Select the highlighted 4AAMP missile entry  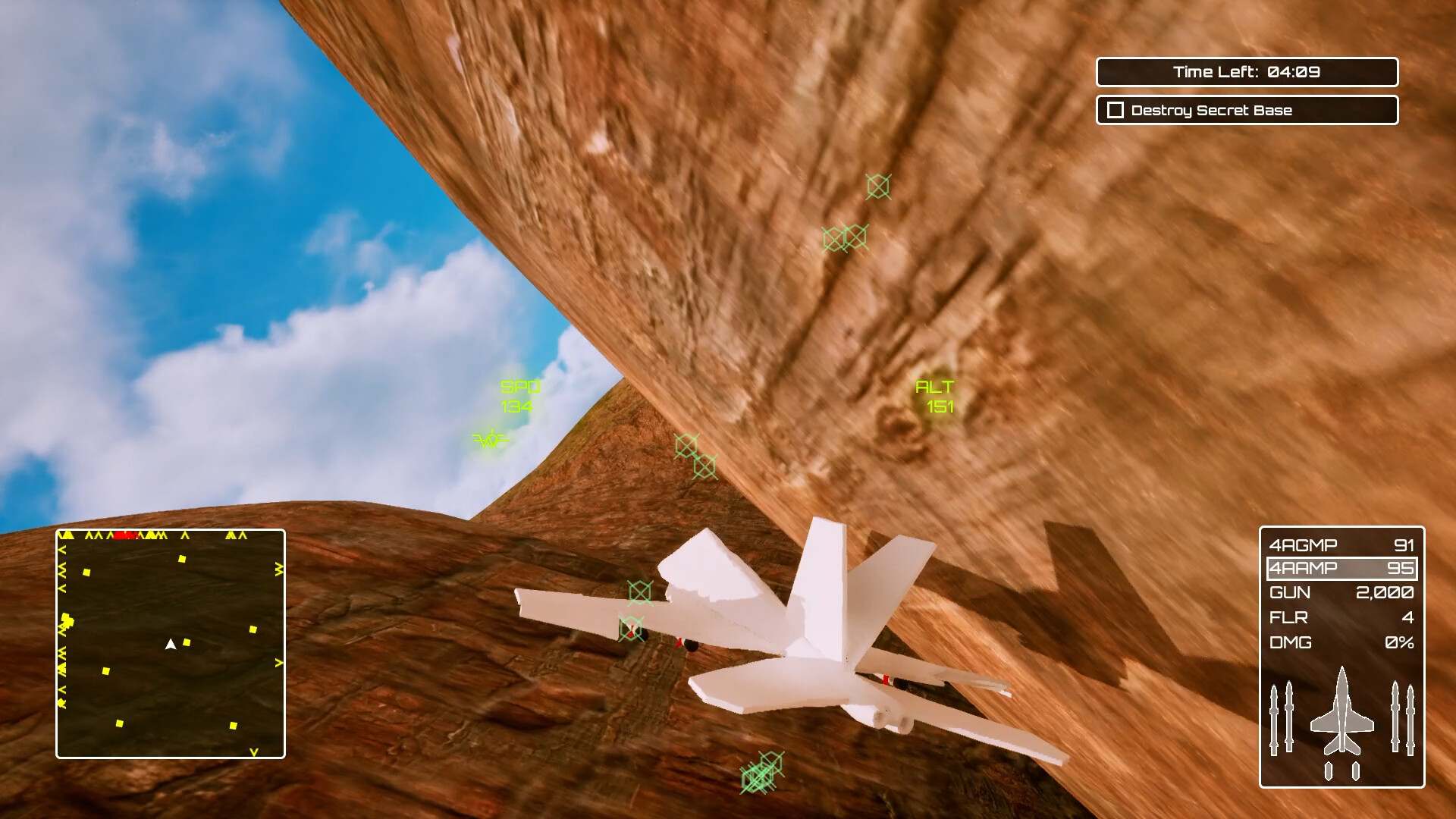1341,568
